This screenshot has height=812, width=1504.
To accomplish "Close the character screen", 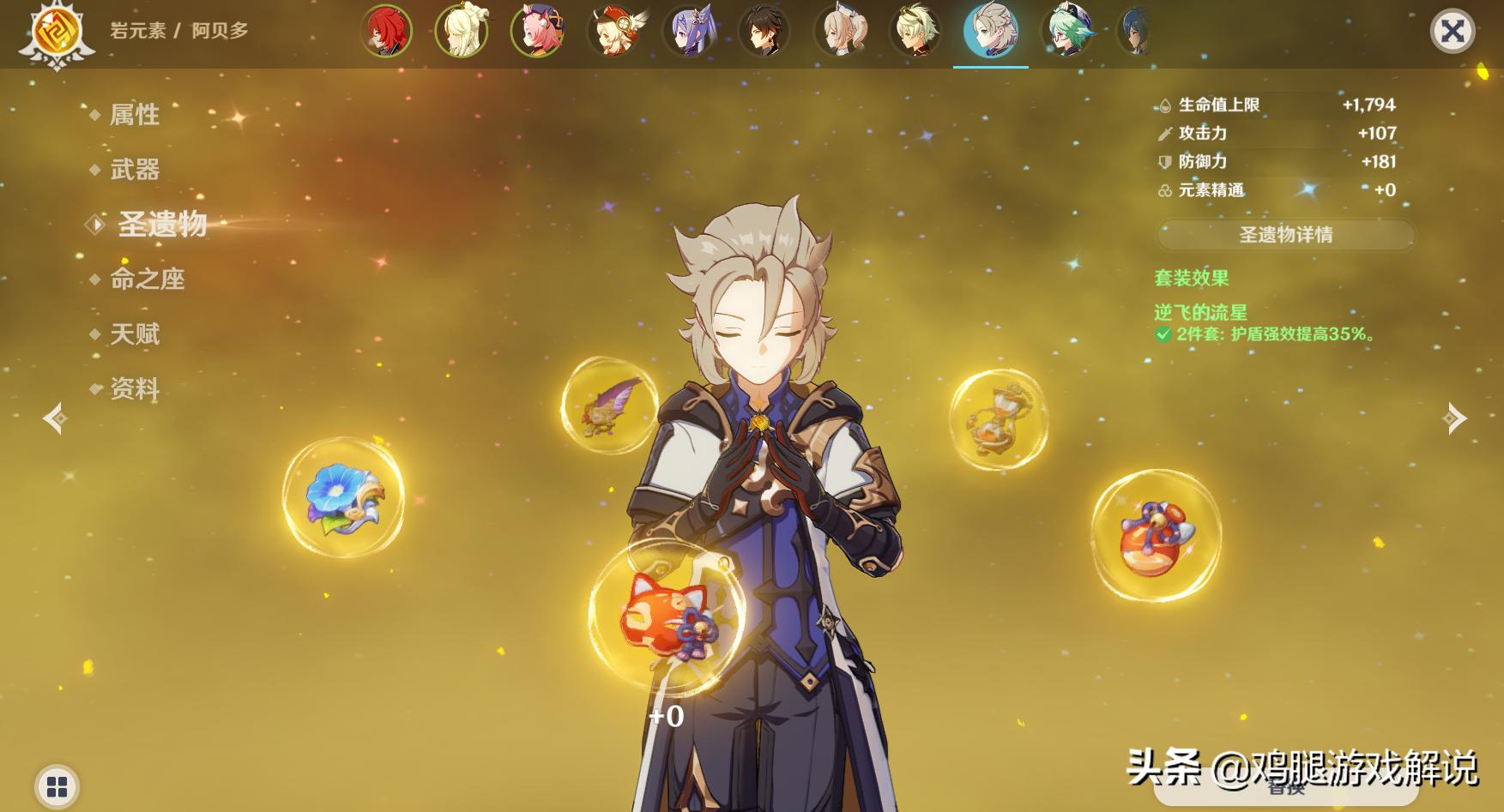I will point(1452,32).
